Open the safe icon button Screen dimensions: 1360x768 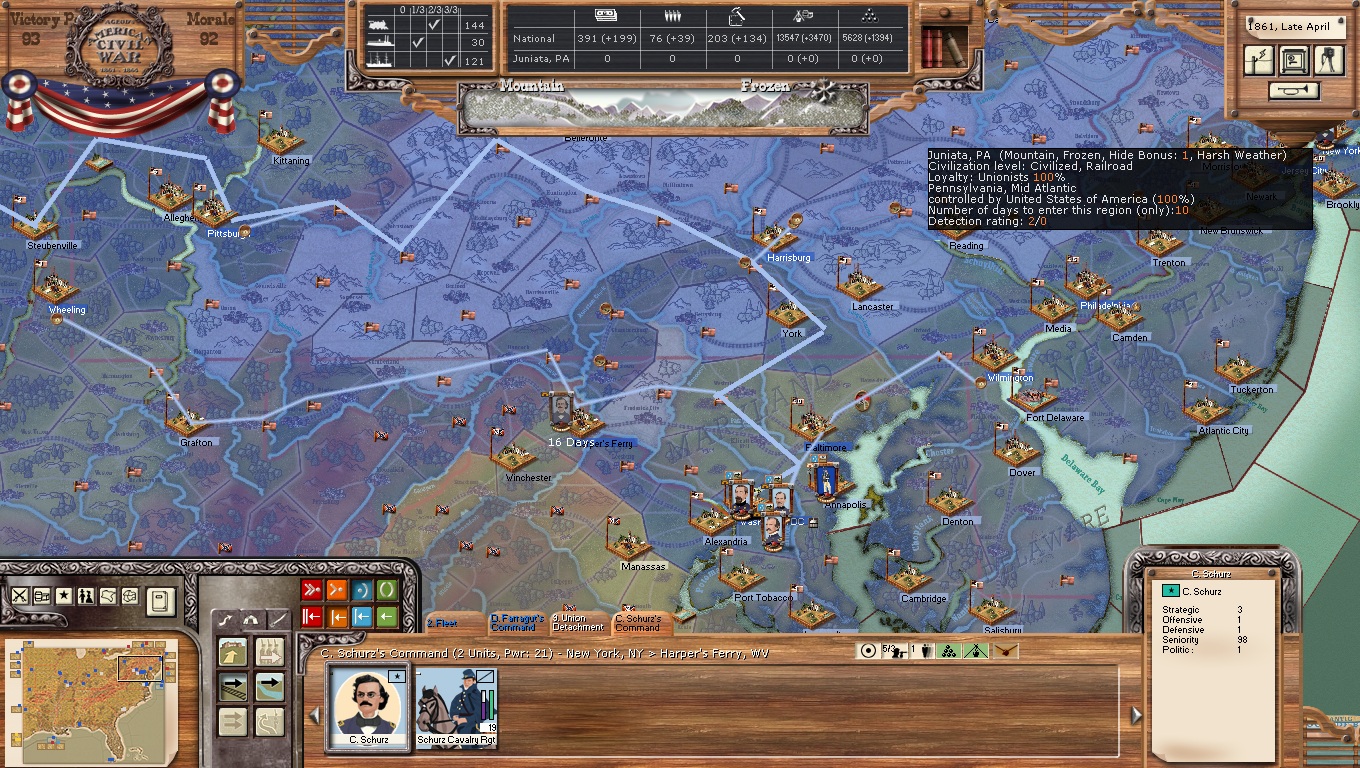point(1293,60)
